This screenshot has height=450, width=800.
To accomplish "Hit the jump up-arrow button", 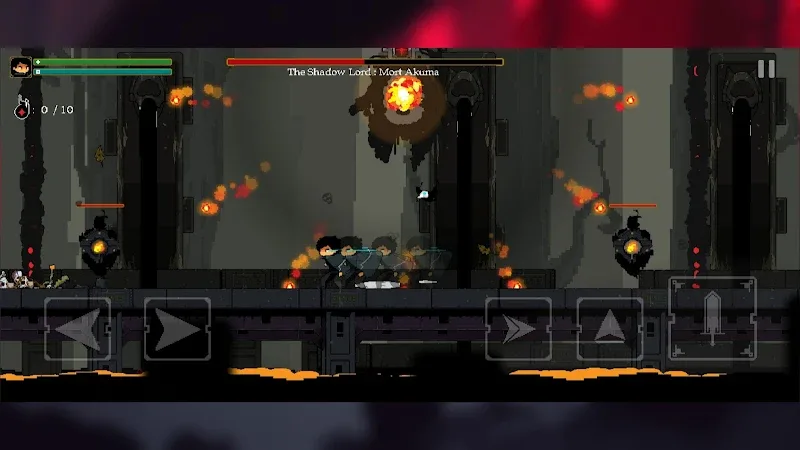I will tap(610, 329).
